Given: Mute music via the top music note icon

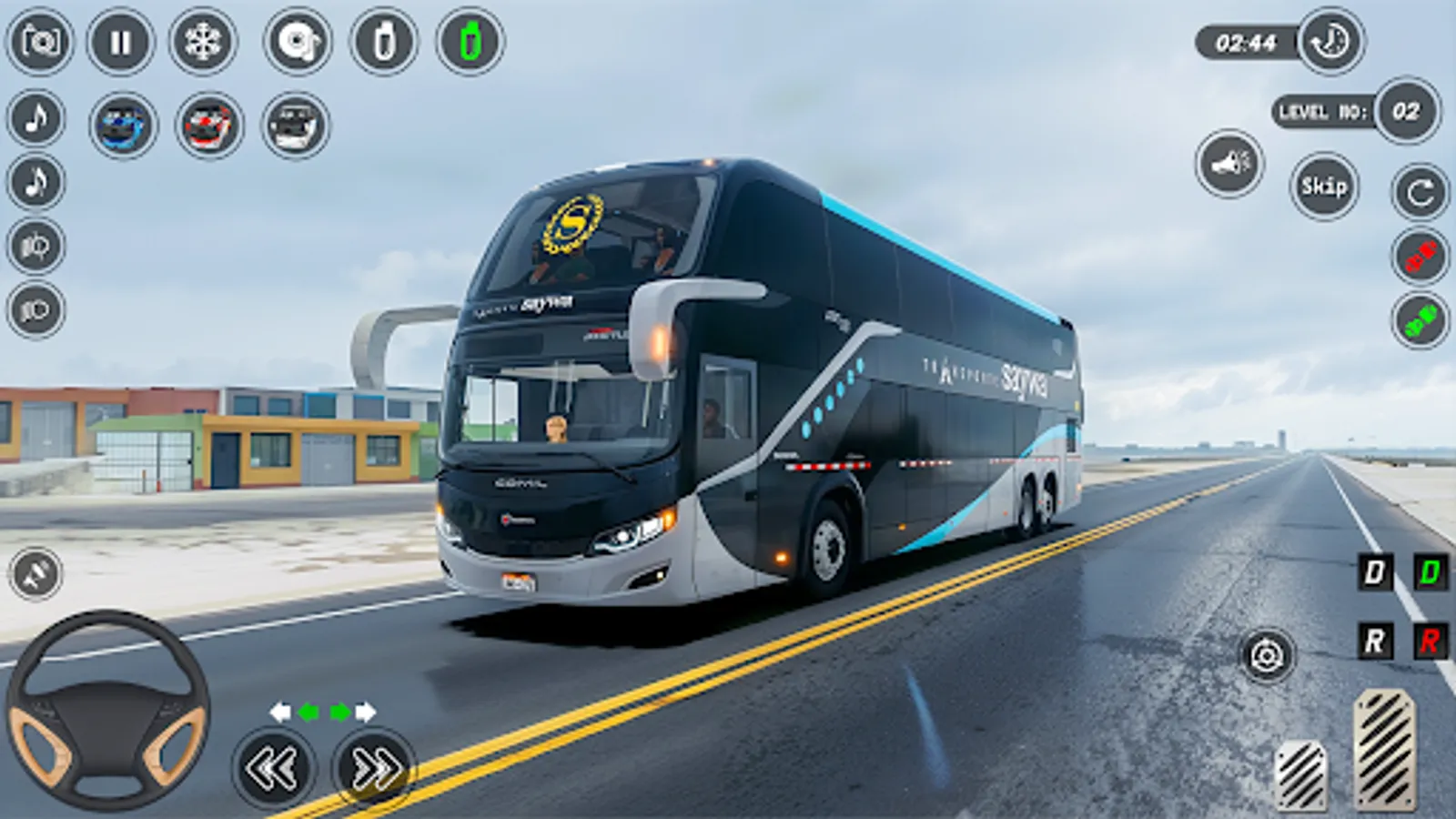Looking at the screenshot, I should [x=35, y=116].
